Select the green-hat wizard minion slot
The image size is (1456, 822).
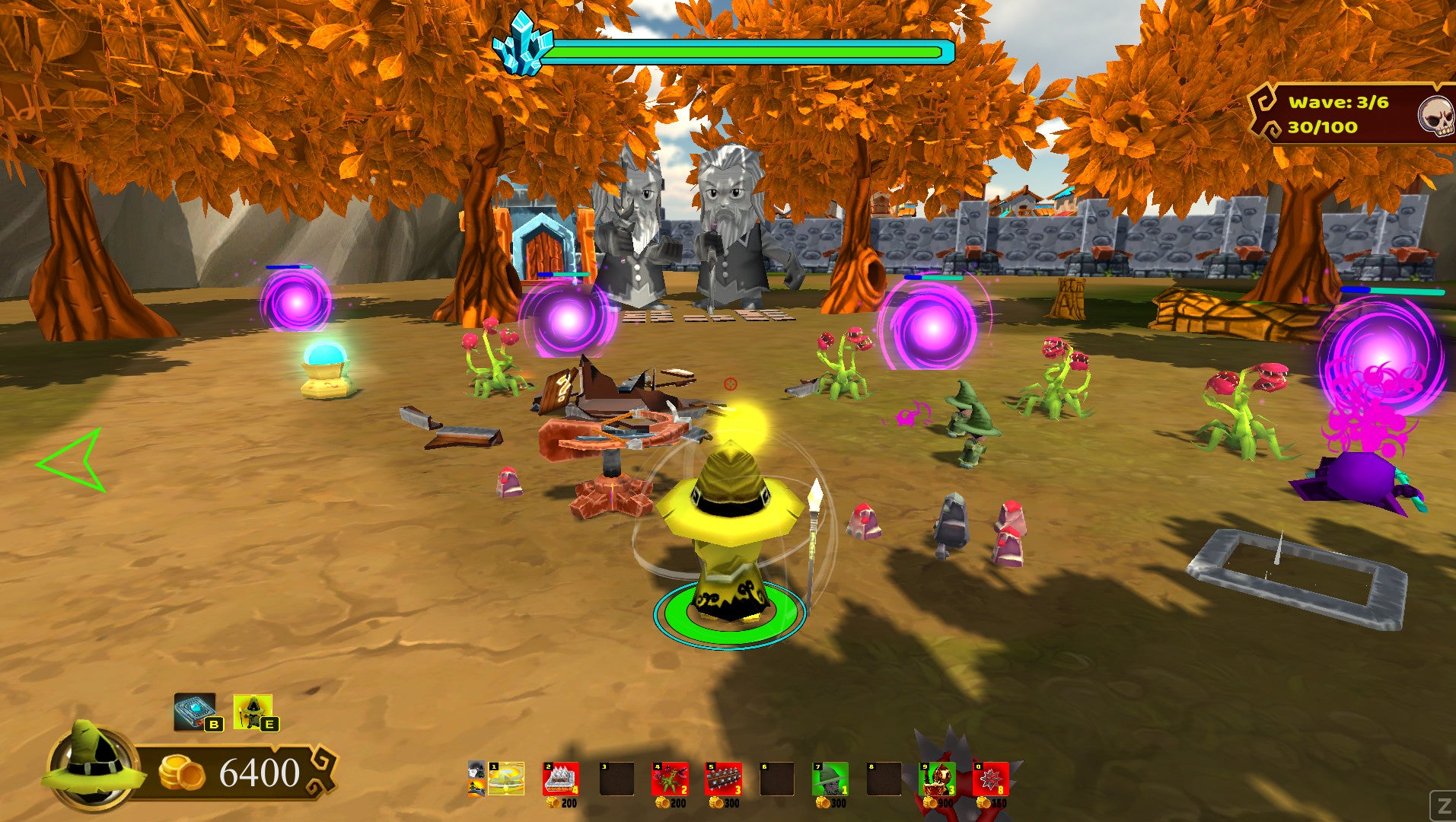pyautogui.click(x=830, y=779)
